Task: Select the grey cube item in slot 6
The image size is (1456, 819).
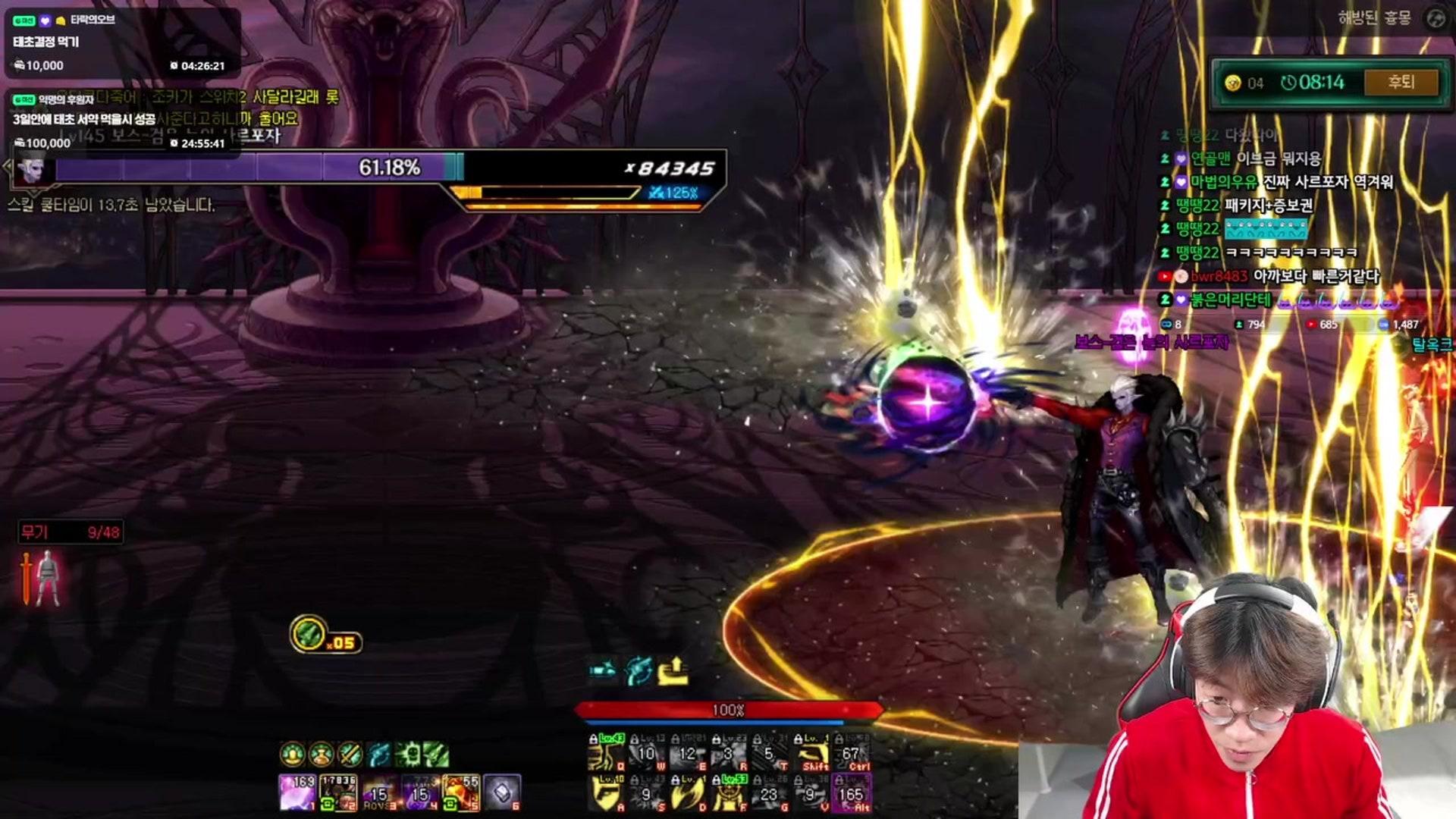Action: [502, 792]
